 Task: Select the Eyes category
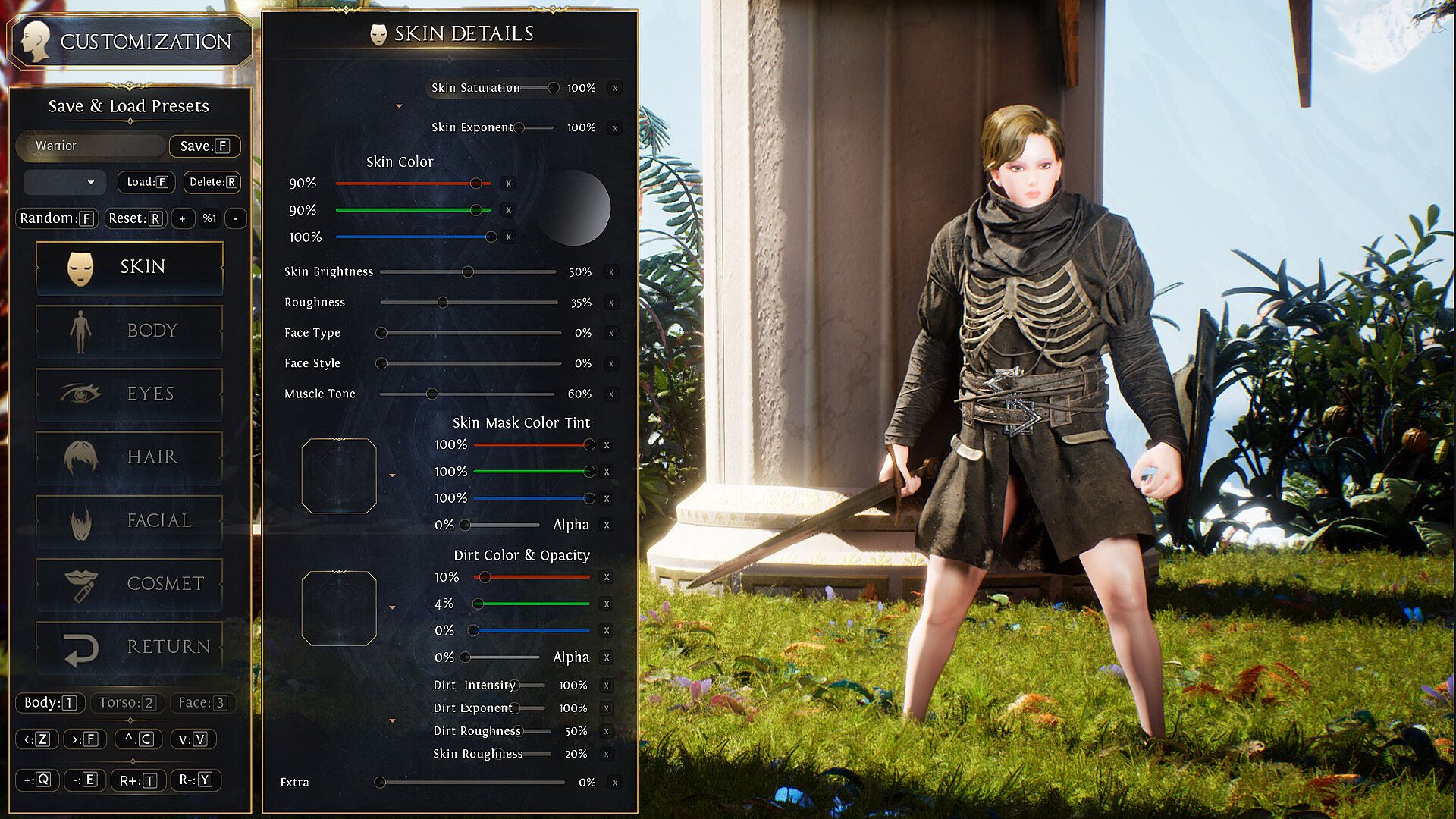pyautogui.click(x=129, y=394)
